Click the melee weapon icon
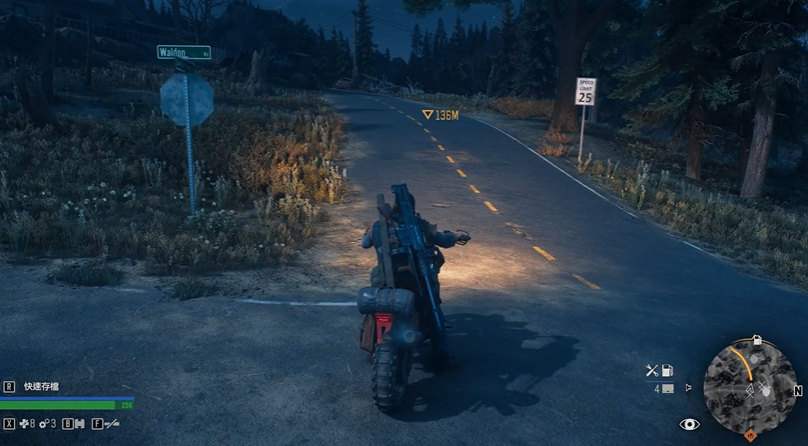Viewport: 808px width, 446px height. [111, 423]
